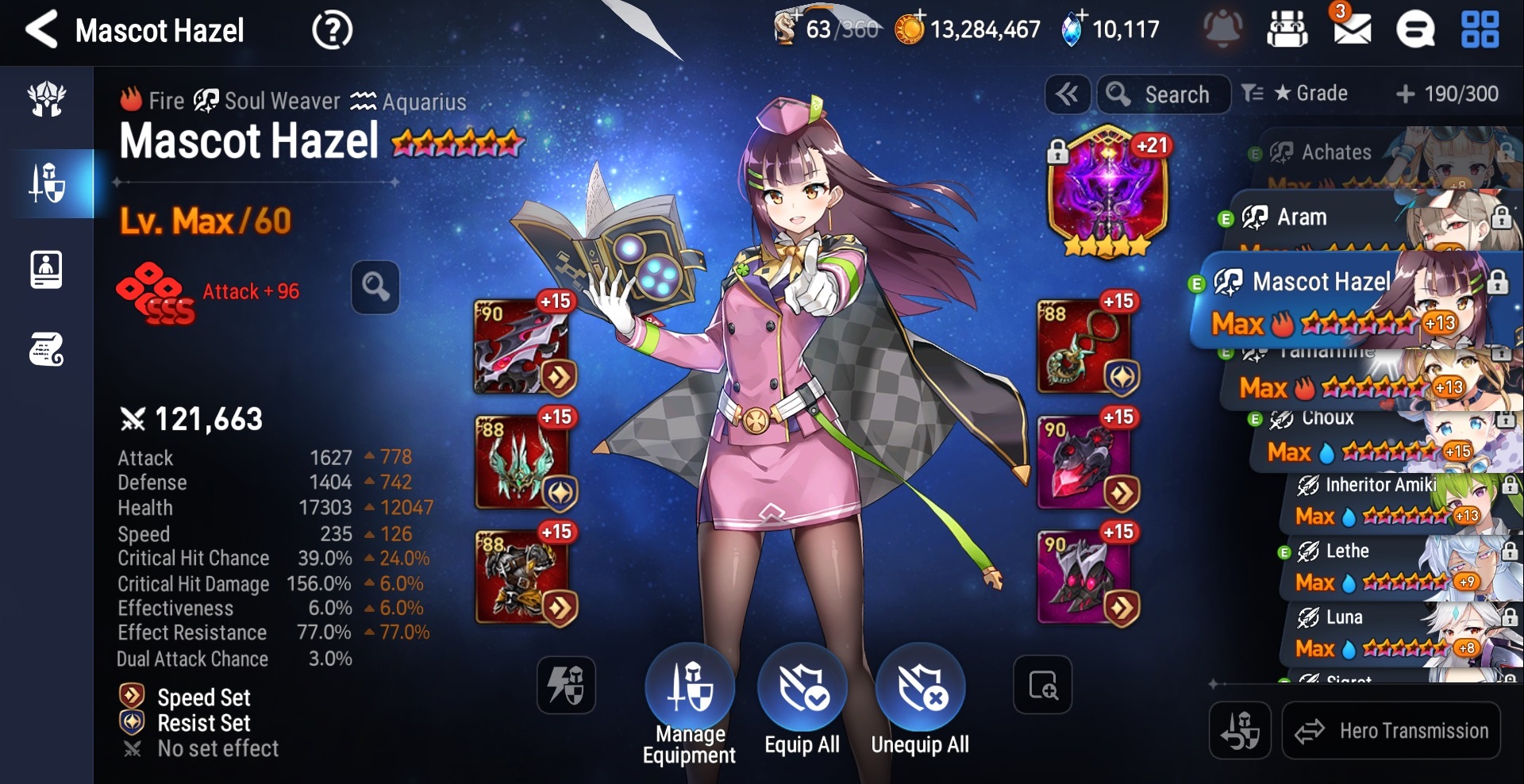Image resolution: width=1524 pixels, height=784 pixels.
Task: Tap the Equip All button
Action: 802,702
